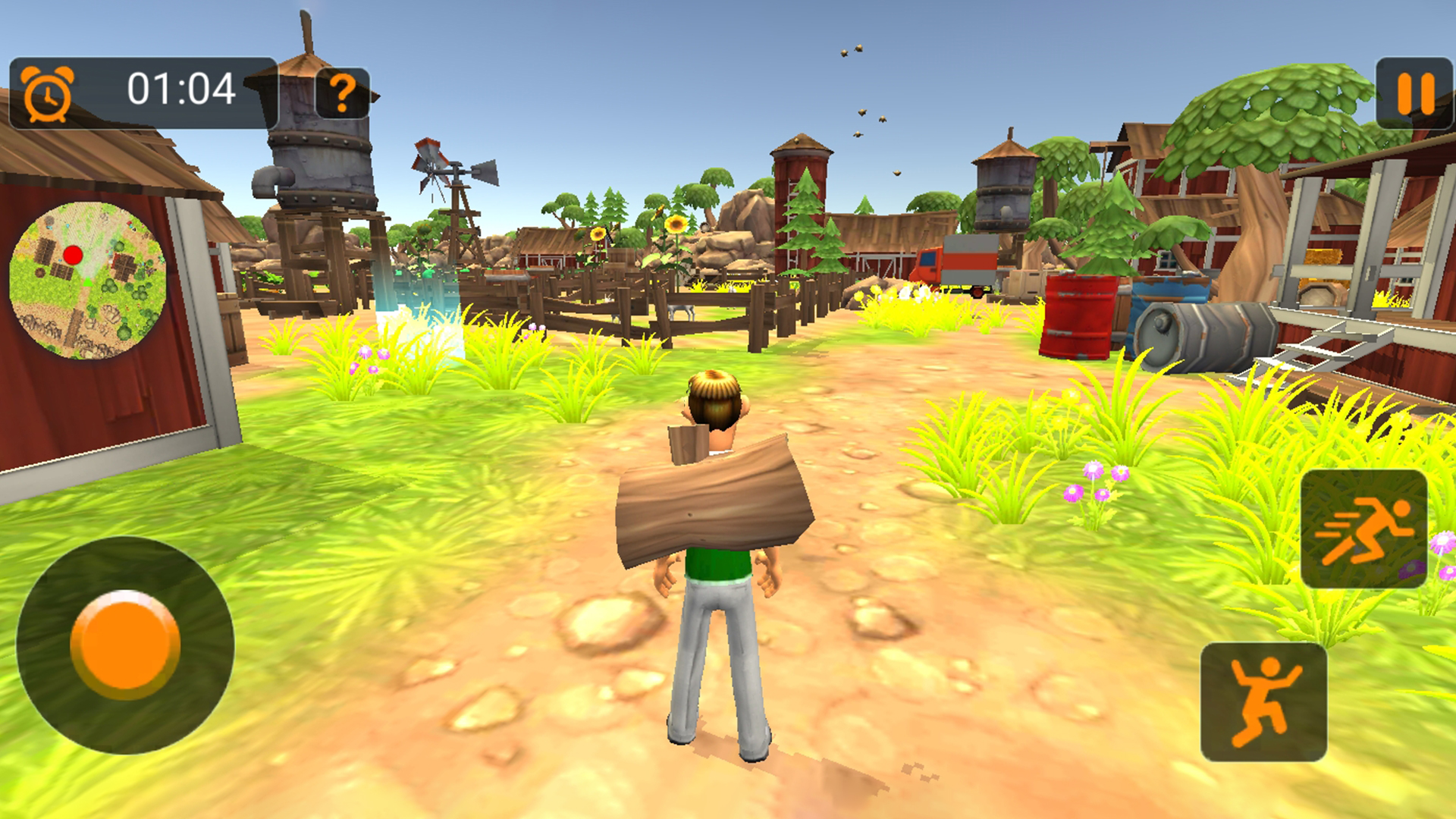This screenshot has height=819, width=1456.
Task: Tap the 01:04 timer display
Action: point(182,88)
